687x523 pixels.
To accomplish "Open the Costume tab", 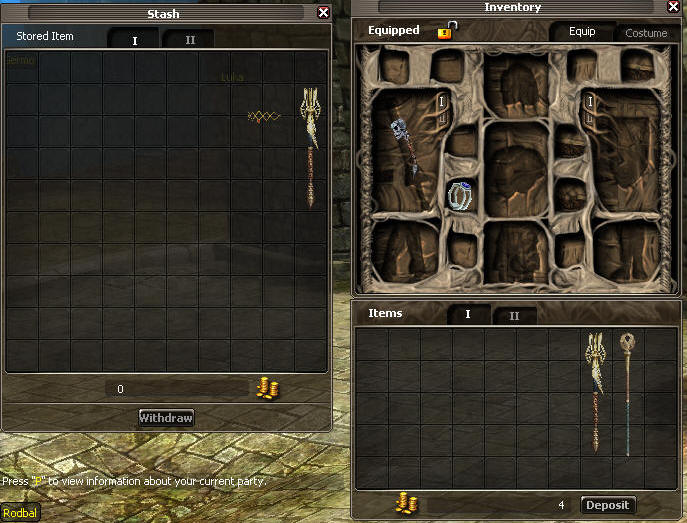I will tap(646, 33).
